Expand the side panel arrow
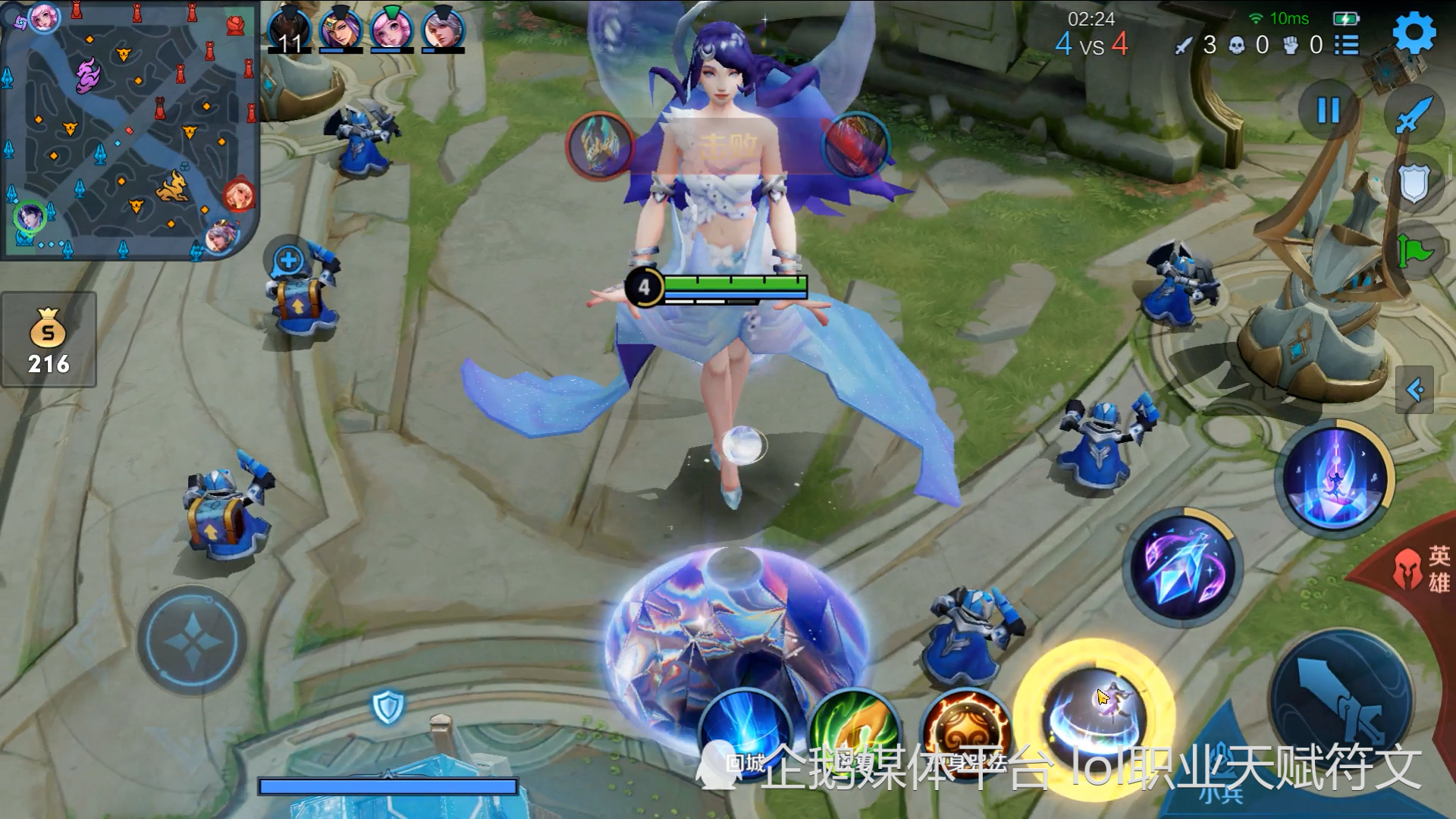1456x819 pixels. [x=1415, y=390]
